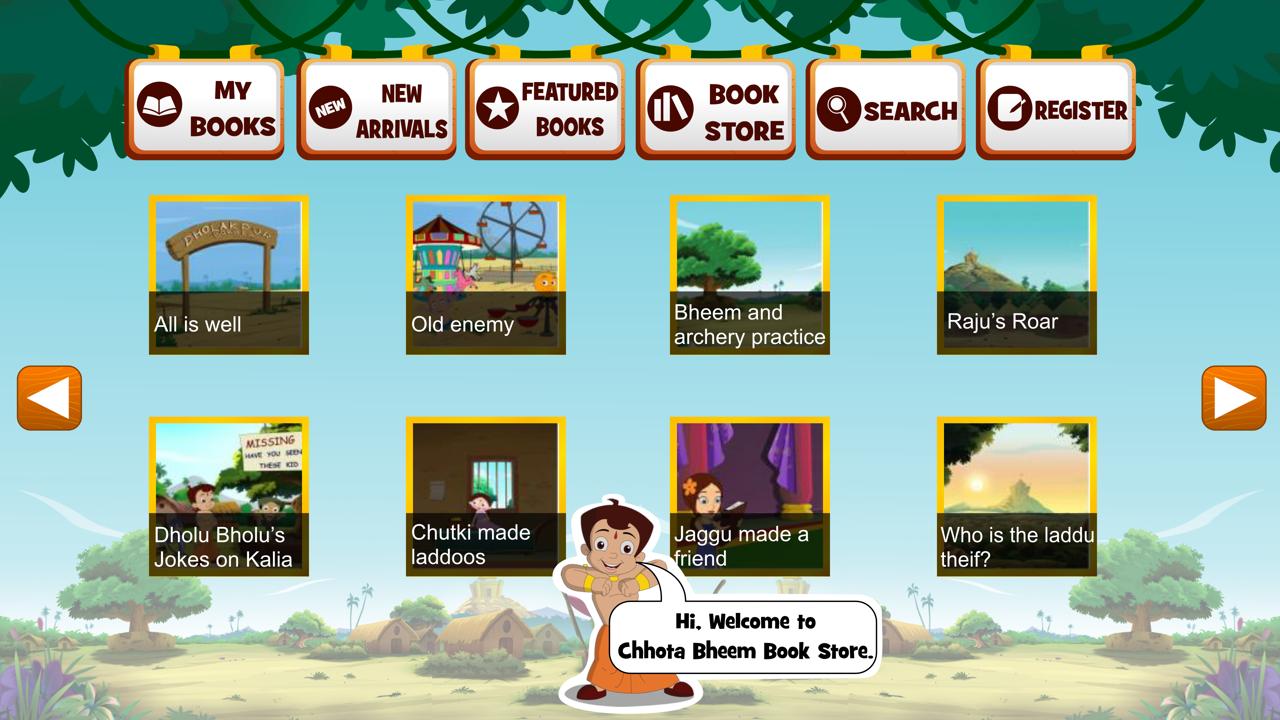Select Bheem and archery practice book
Viewport: 1280px width, 720px height.
[x=749, y=272]
